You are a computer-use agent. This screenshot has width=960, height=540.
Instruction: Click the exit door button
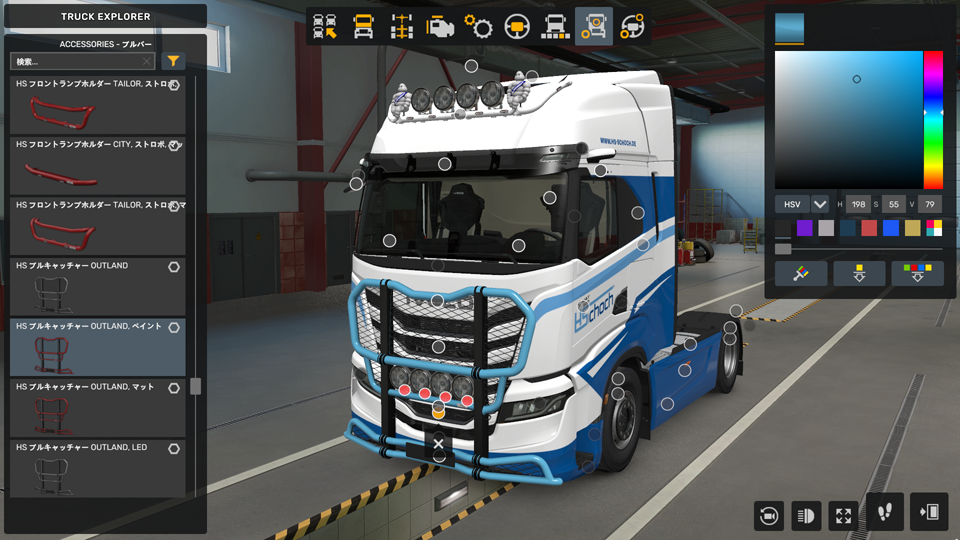tap(928, 512)
